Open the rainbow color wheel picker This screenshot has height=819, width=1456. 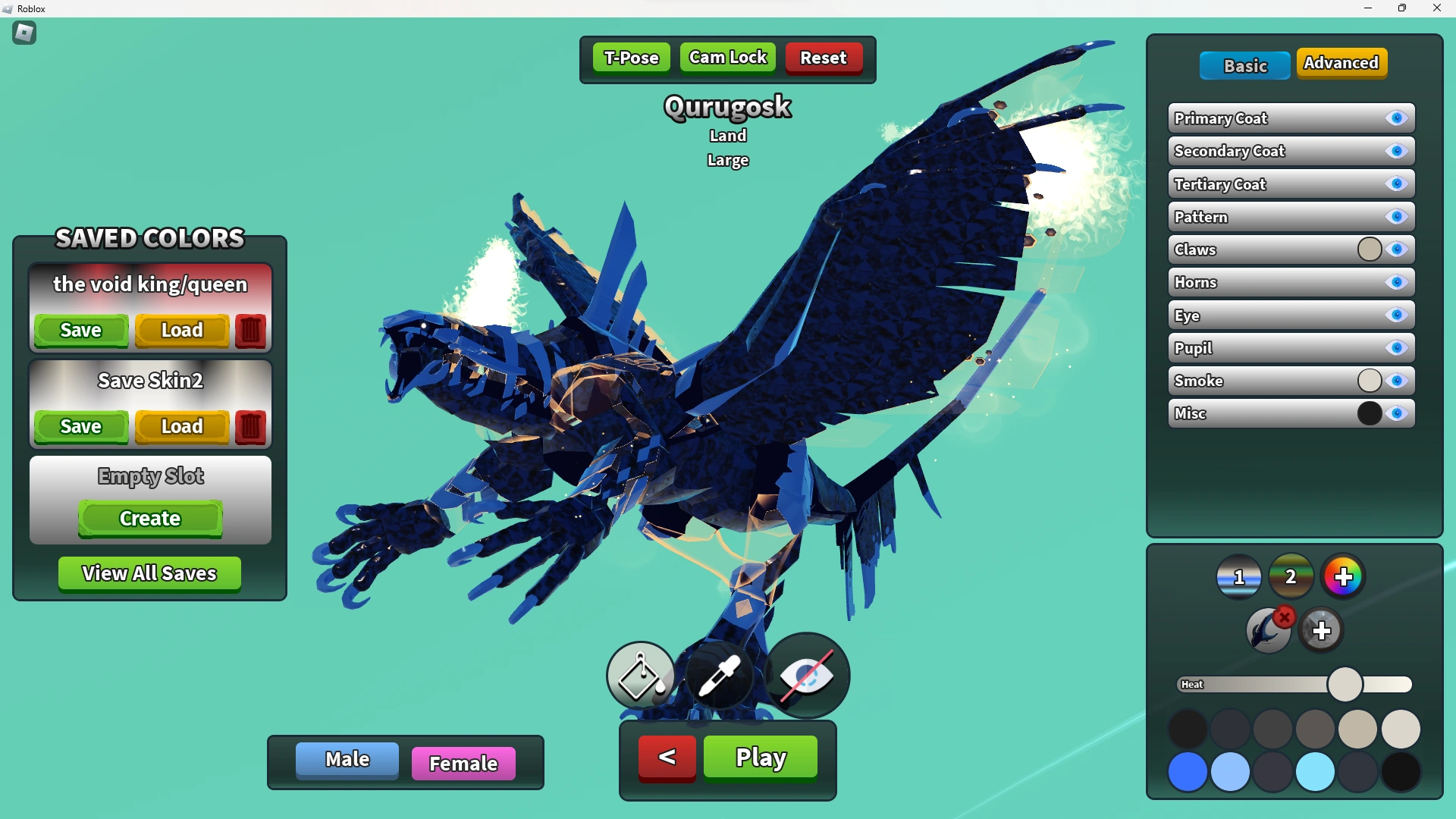click(x=1342, y=576)
